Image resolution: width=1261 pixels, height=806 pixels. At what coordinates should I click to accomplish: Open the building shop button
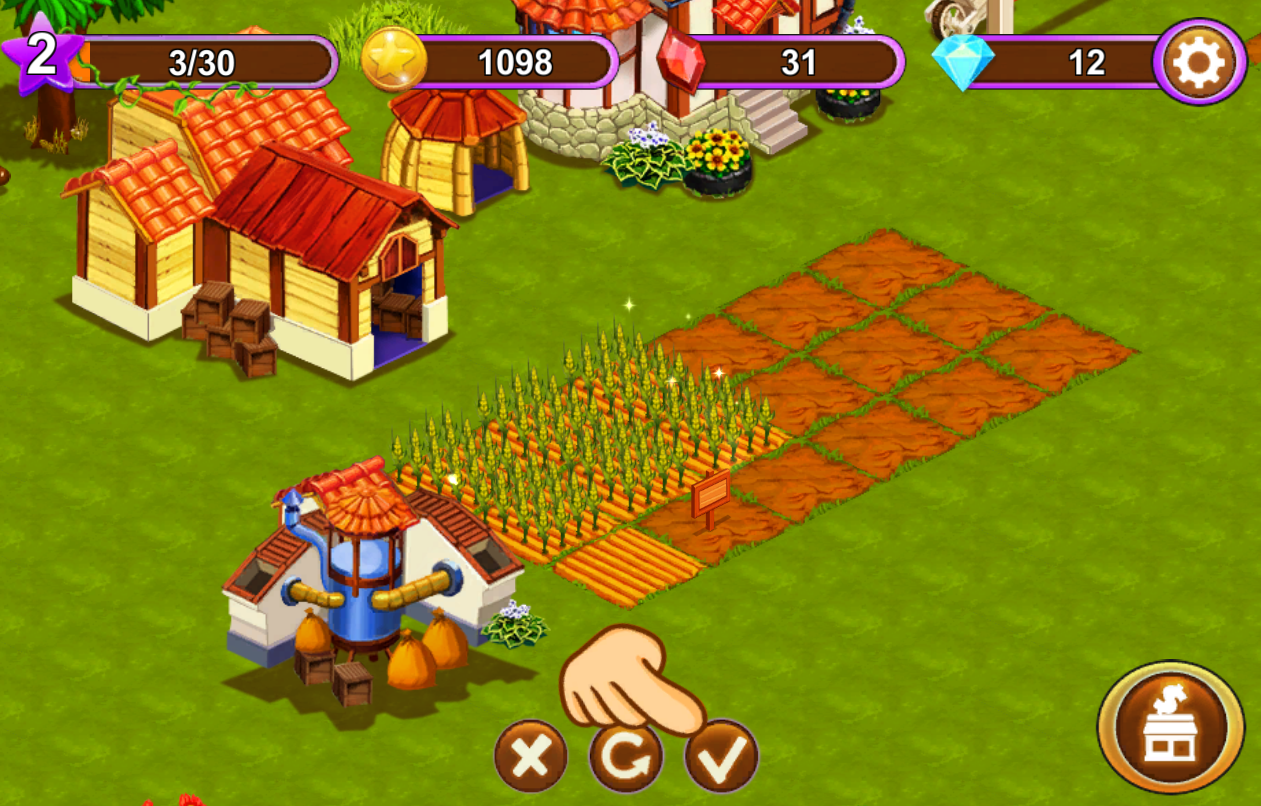click(1171, 726)
